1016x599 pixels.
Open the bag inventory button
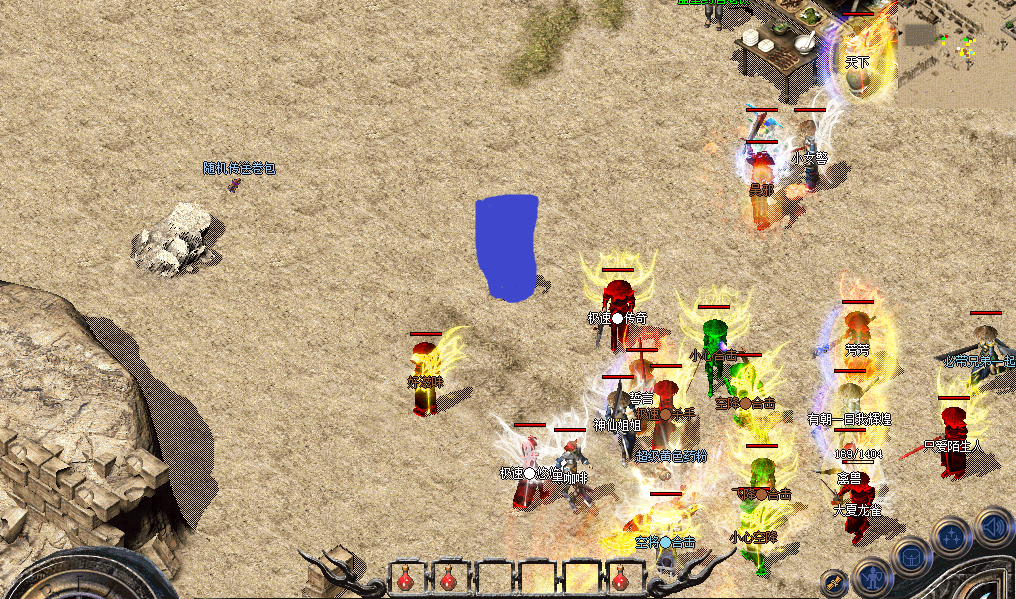[912, 555]
